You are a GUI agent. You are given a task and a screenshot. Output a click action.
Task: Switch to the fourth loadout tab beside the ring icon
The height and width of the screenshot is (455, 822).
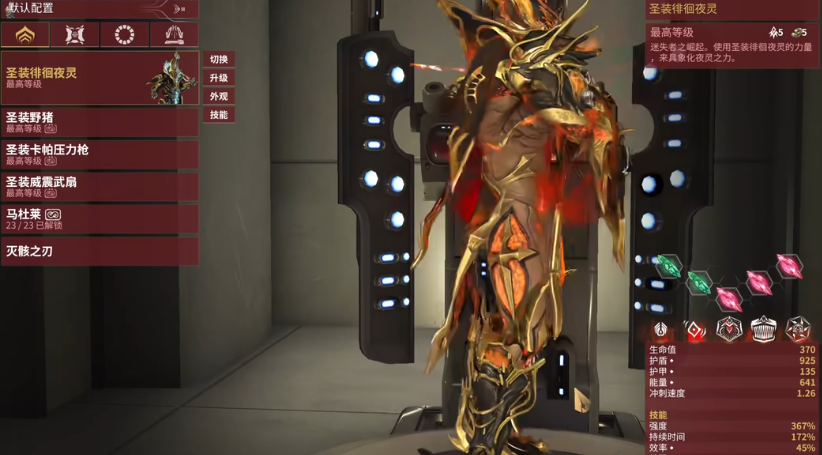click(x=174, y=36)
